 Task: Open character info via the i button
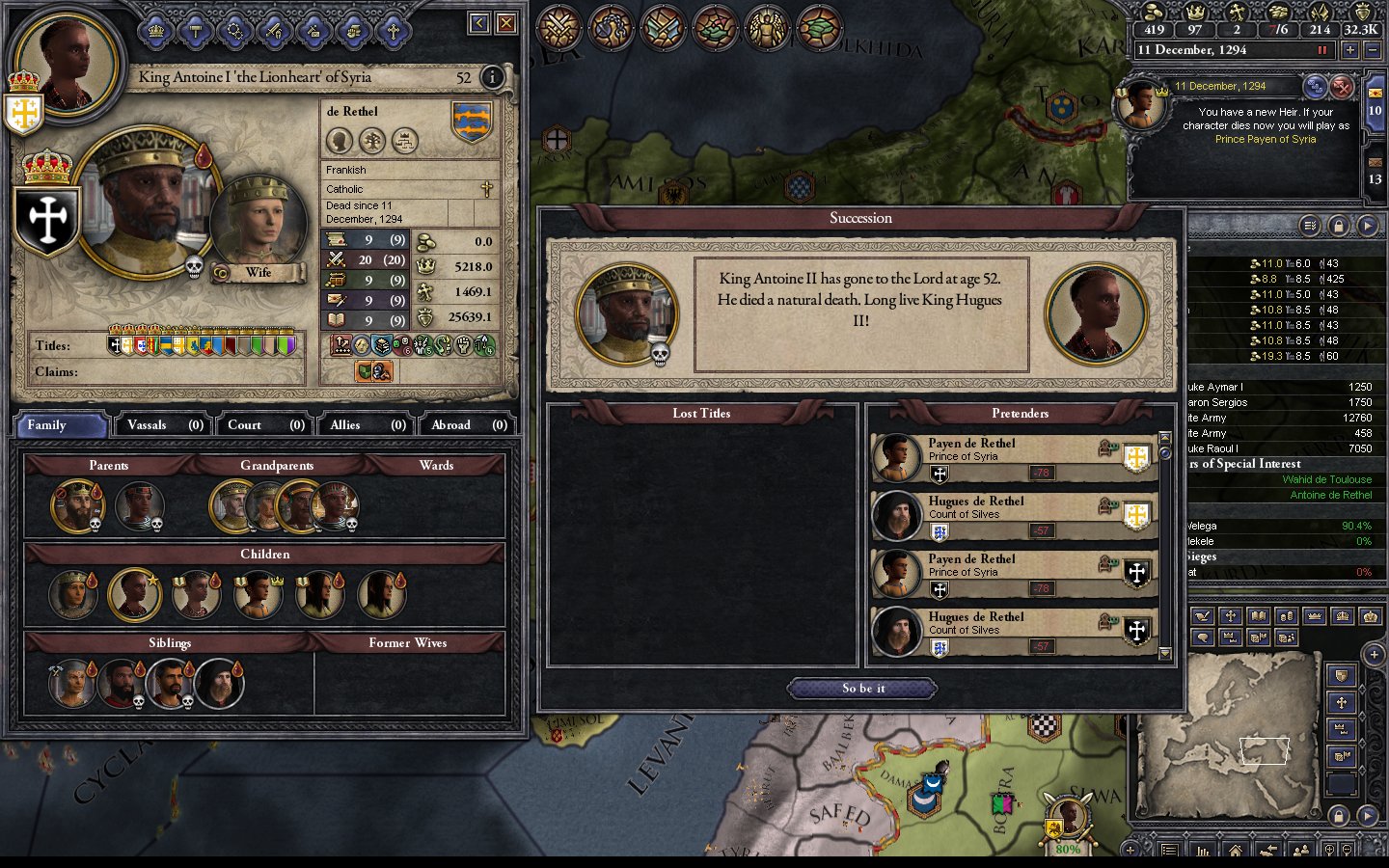click(x=492, y=77)
